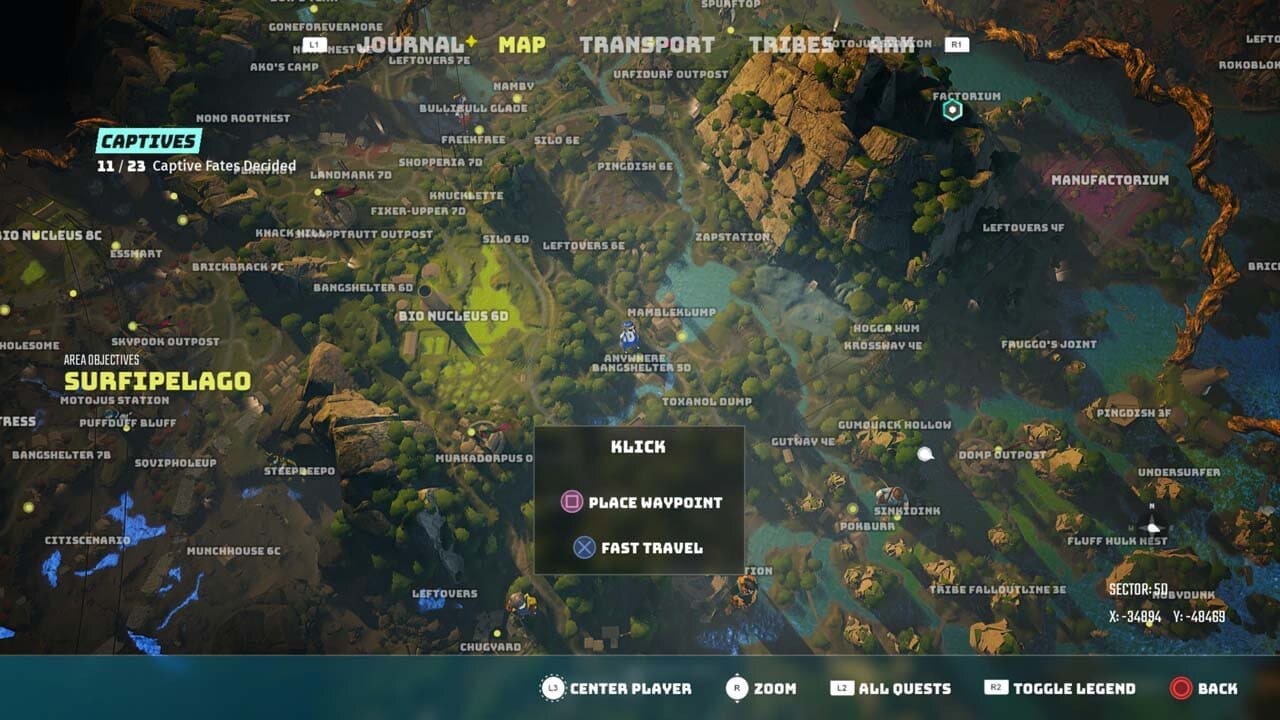Click the Square button icon beside Place Waypoint
Image resolution: width=1280 pixels, height=720 pixels.
tap(570, 503)
